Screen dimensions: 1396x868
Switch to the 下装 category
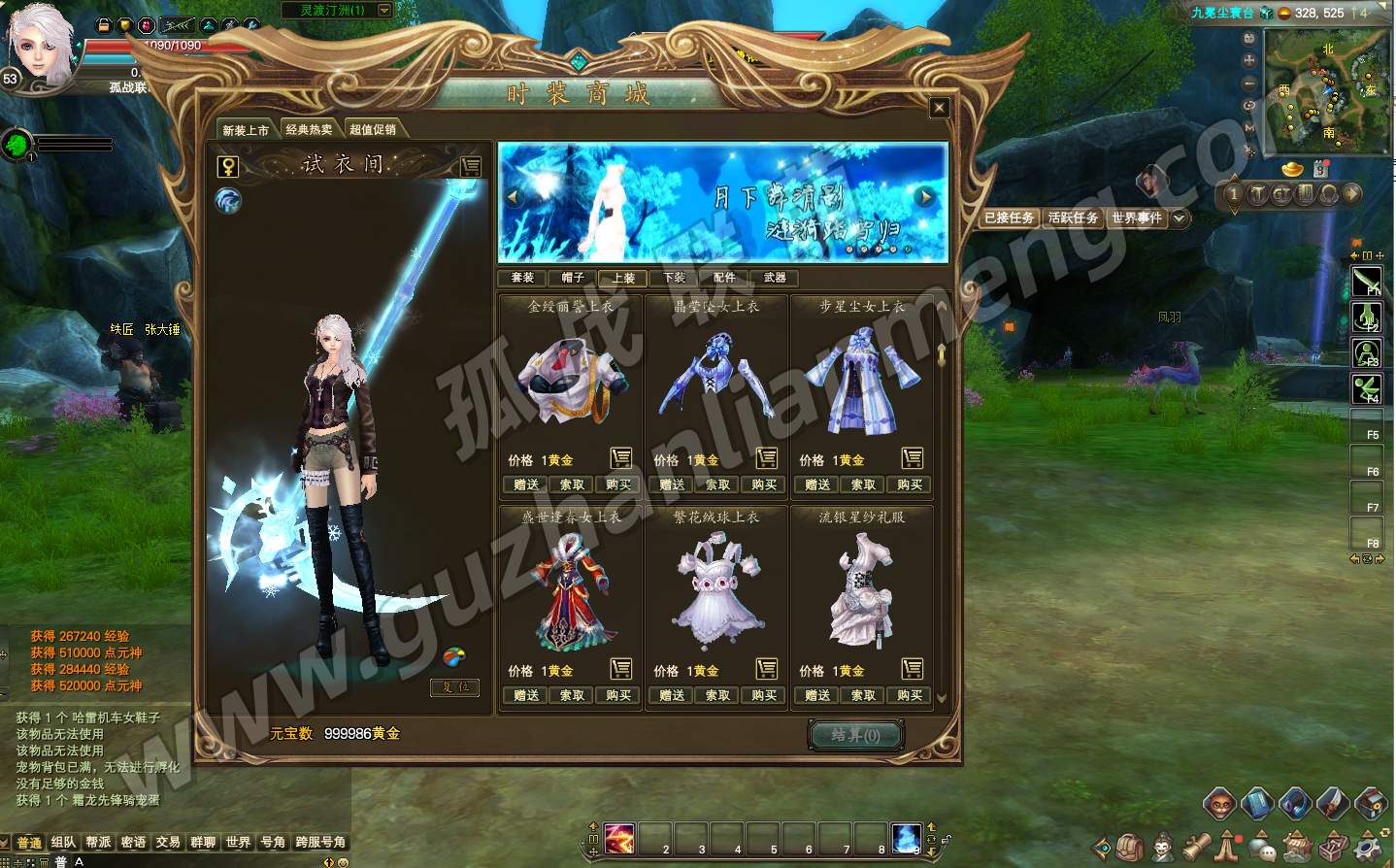(674, 278)
